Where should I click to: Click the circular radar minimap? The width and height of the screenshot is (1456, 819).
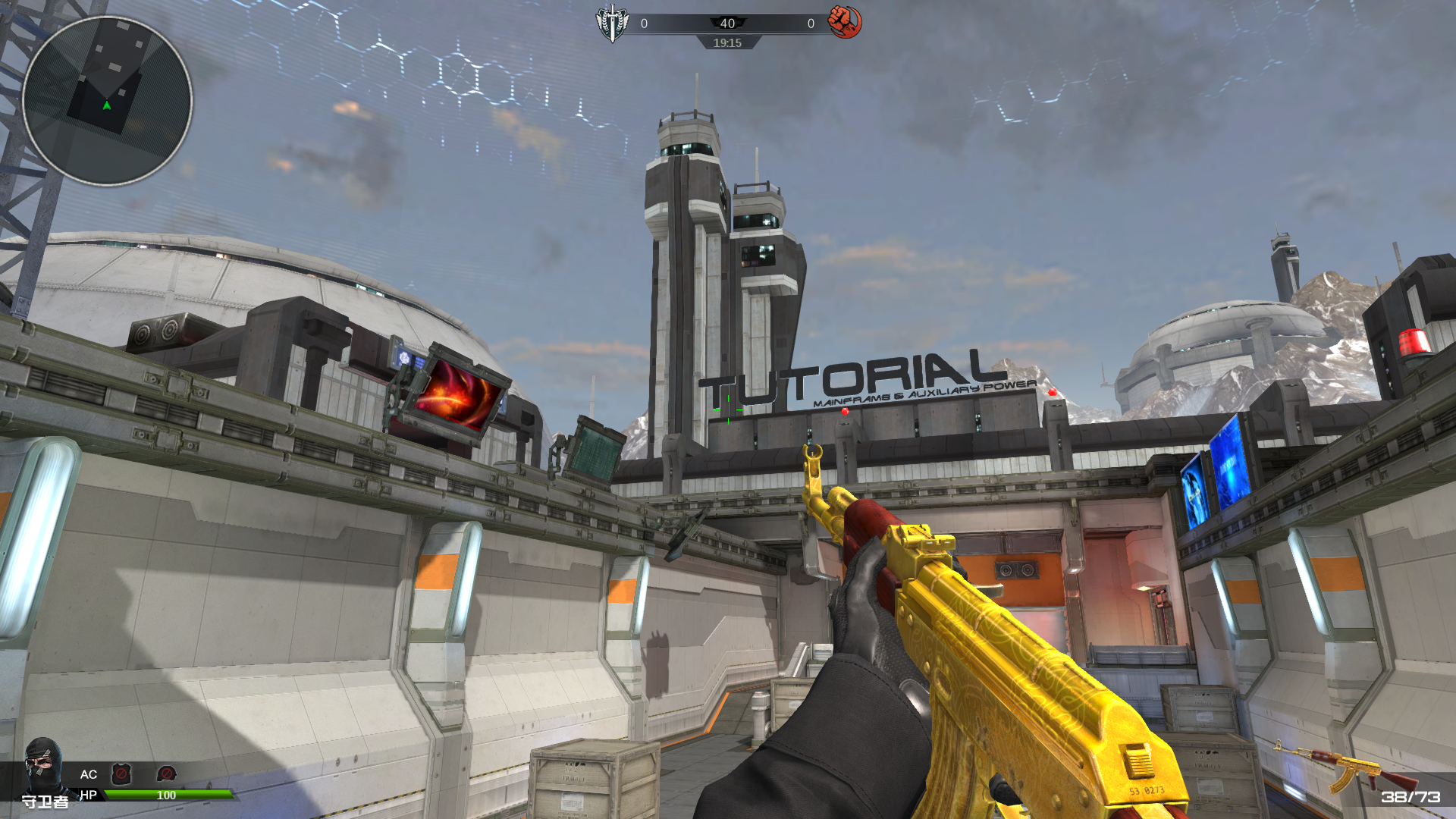tap(107, 101)
